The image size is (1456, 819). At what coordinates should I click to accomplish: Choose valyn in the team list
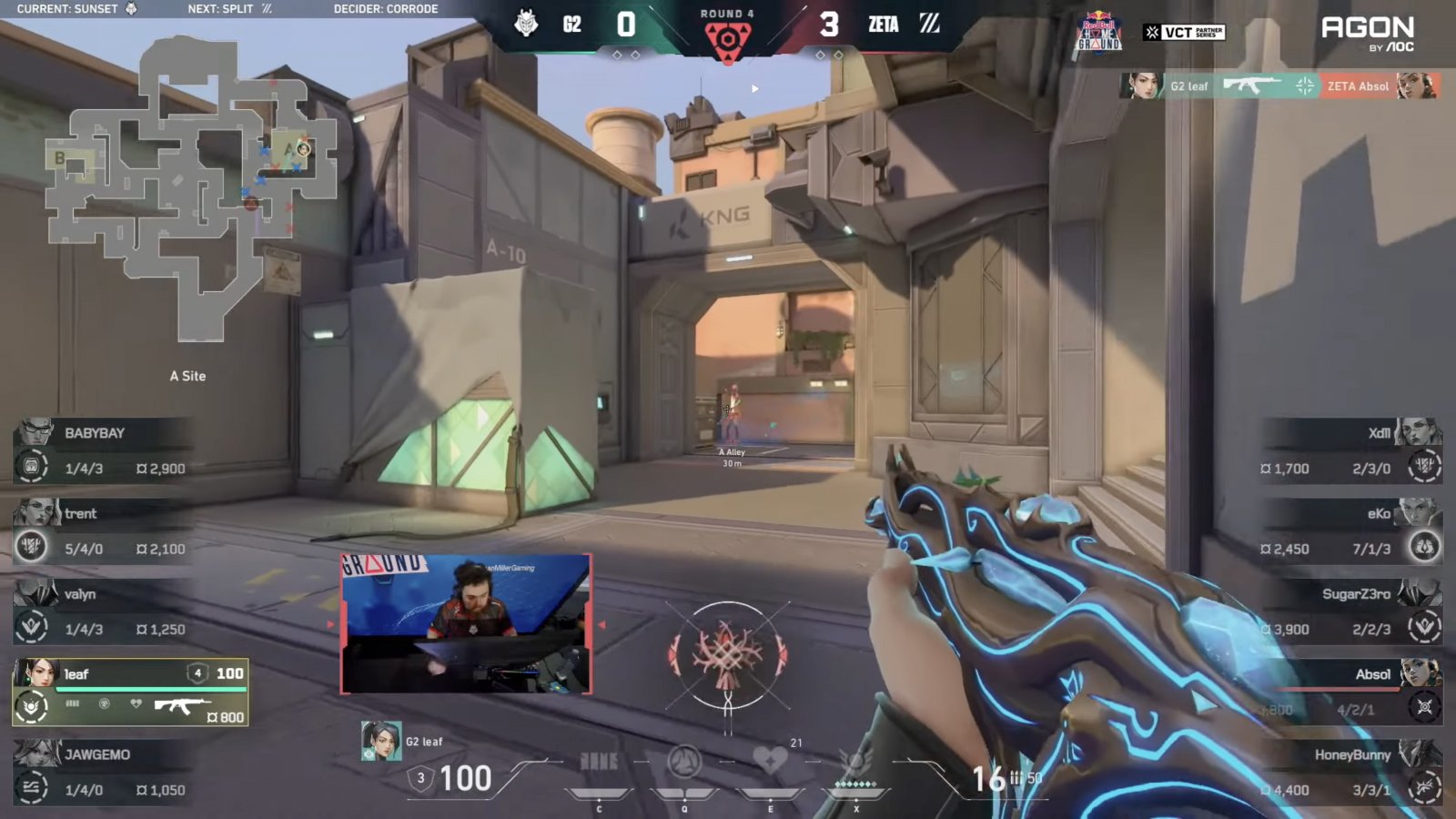[102, 612]
